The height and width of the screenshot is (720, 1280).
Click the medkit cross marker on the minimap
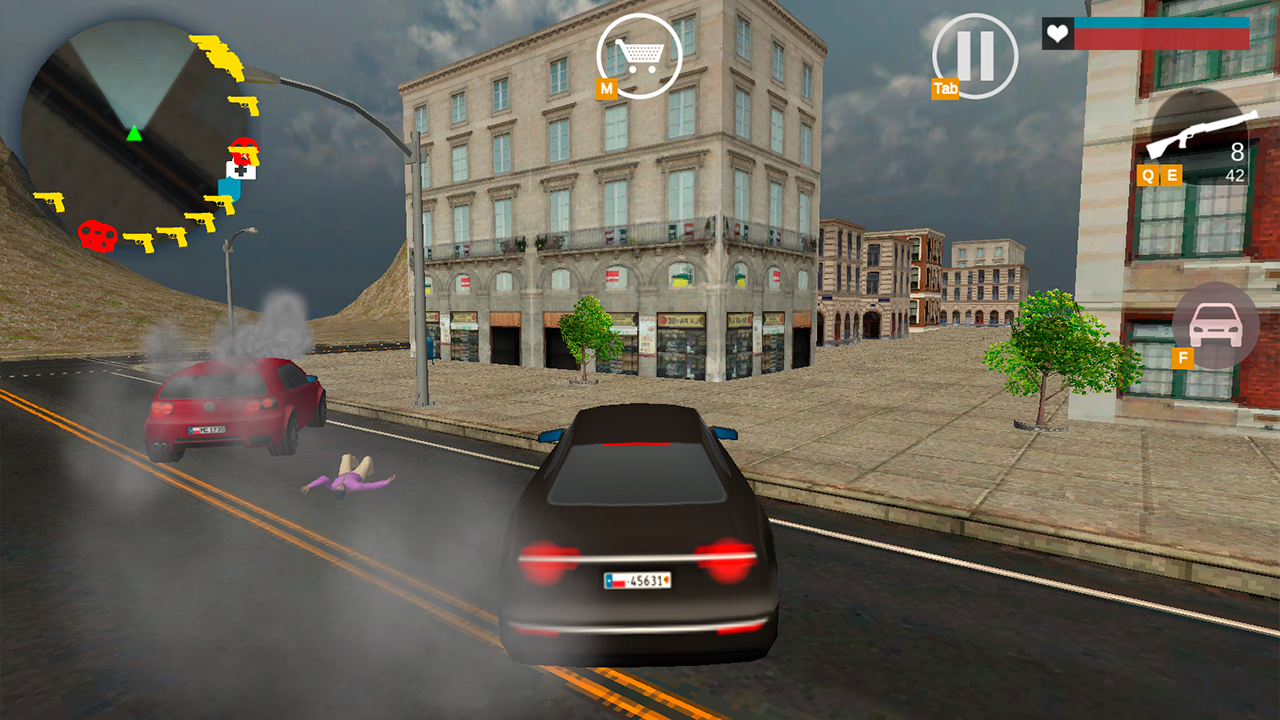coord(241,170)
